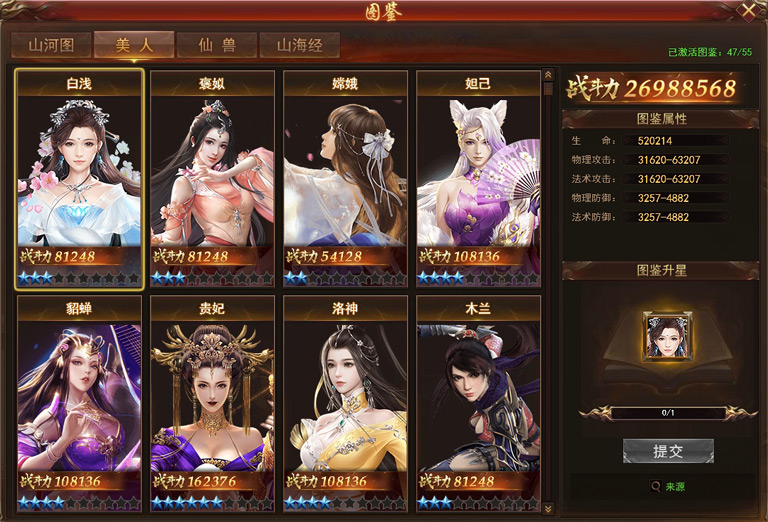Close the 图鉴 window
768x522 pixels.
pos(748,11)
